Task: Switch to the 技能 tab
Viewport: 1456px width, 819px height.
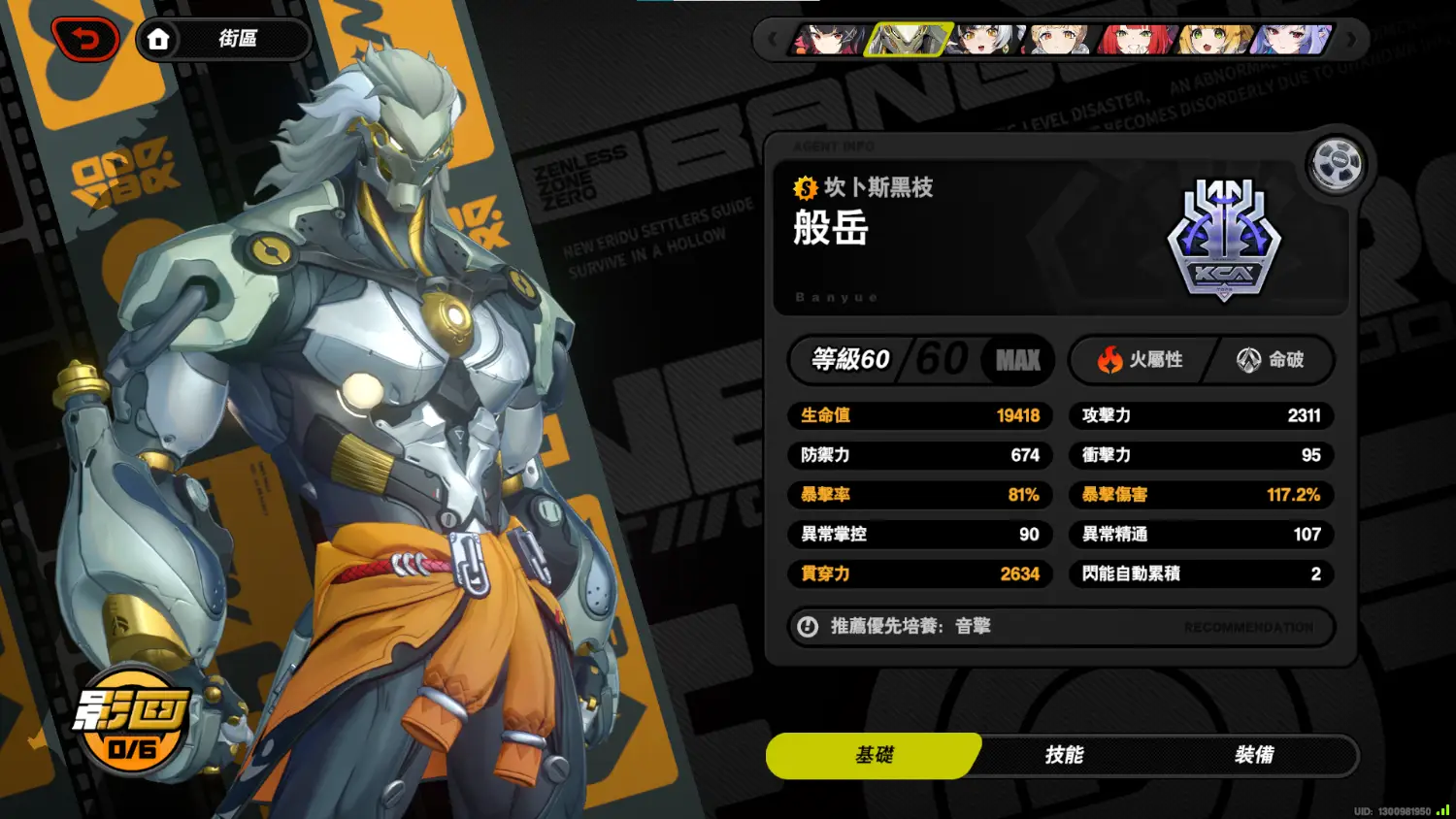Action: pos(1064,755)
